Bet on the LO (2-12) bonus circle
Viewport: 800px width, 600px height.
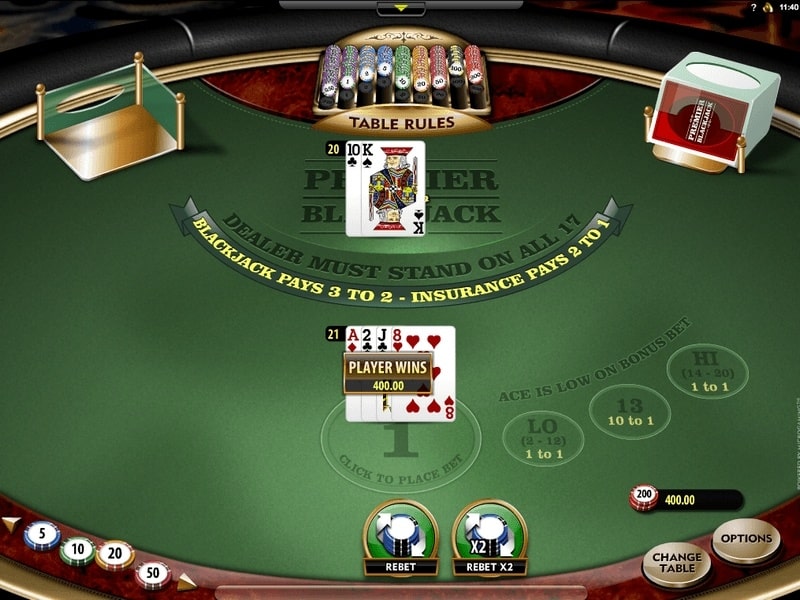544,438
